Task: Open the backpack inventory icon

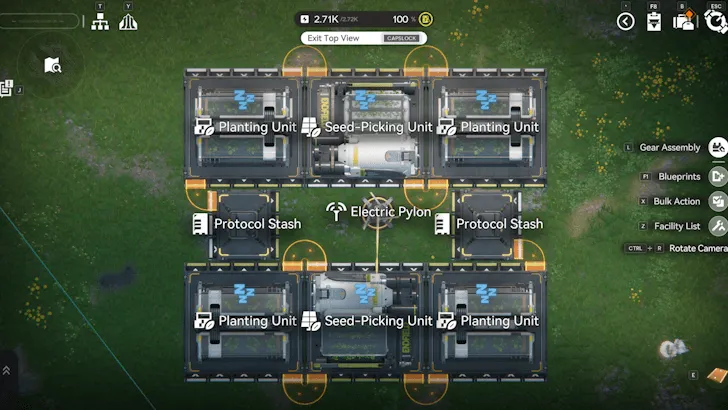Action: (684, 22)
